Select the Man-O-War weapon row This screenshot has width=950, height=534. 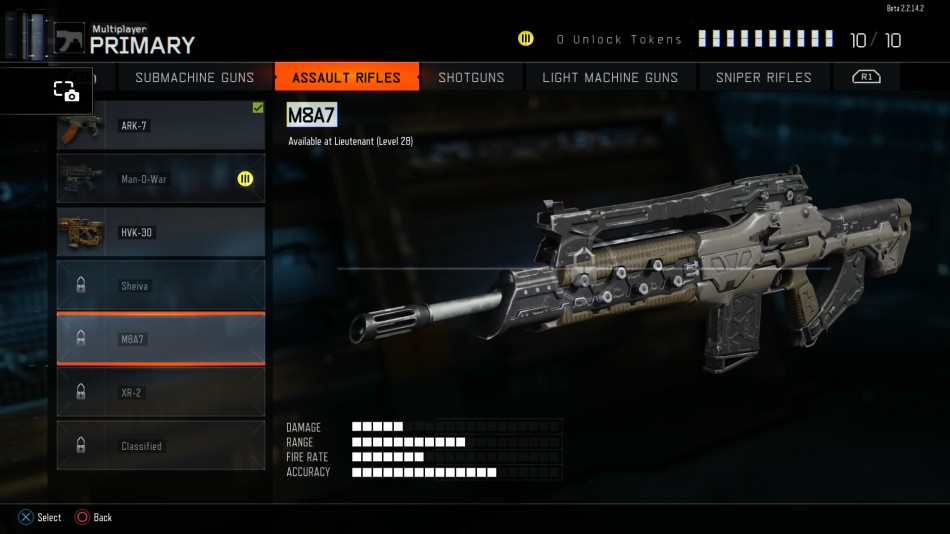(x=161, y=179)
